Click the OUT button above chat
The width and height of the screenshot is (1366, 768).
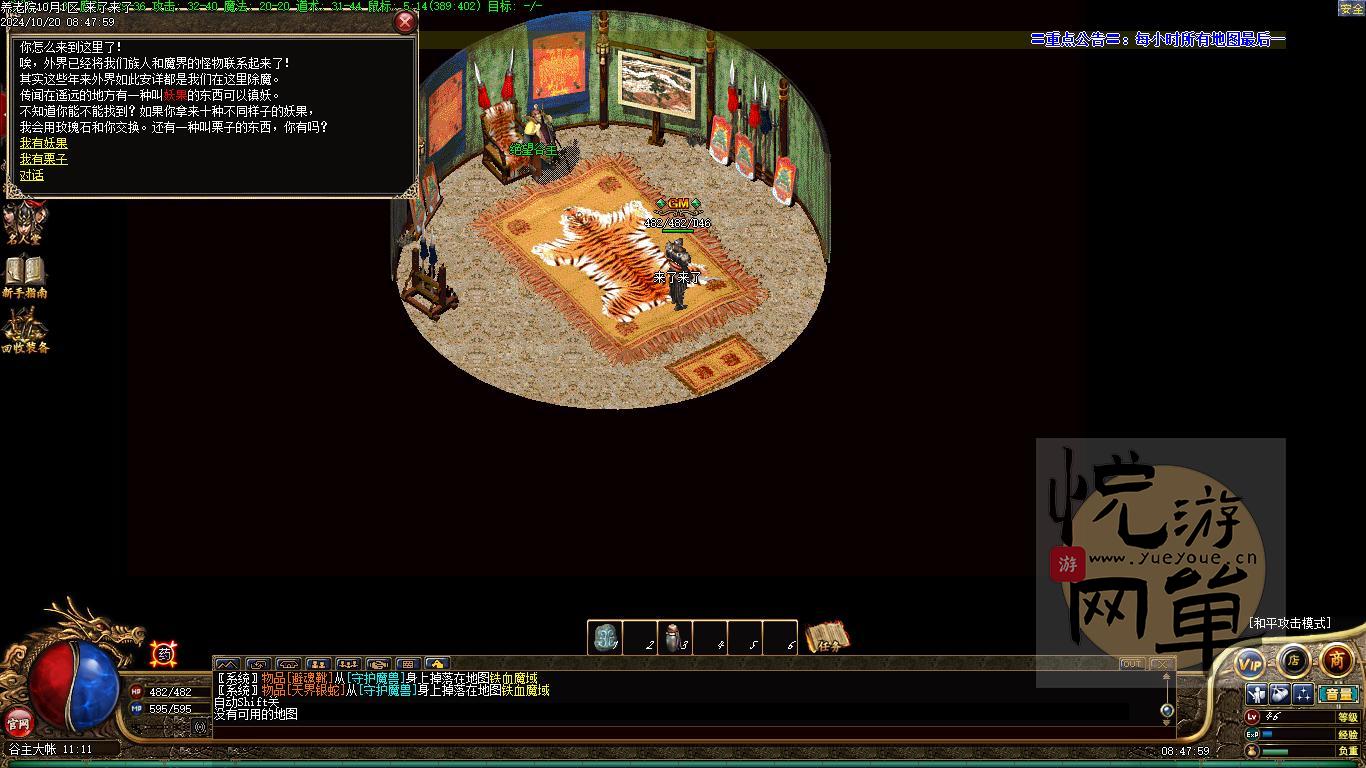pos(1132,664)
